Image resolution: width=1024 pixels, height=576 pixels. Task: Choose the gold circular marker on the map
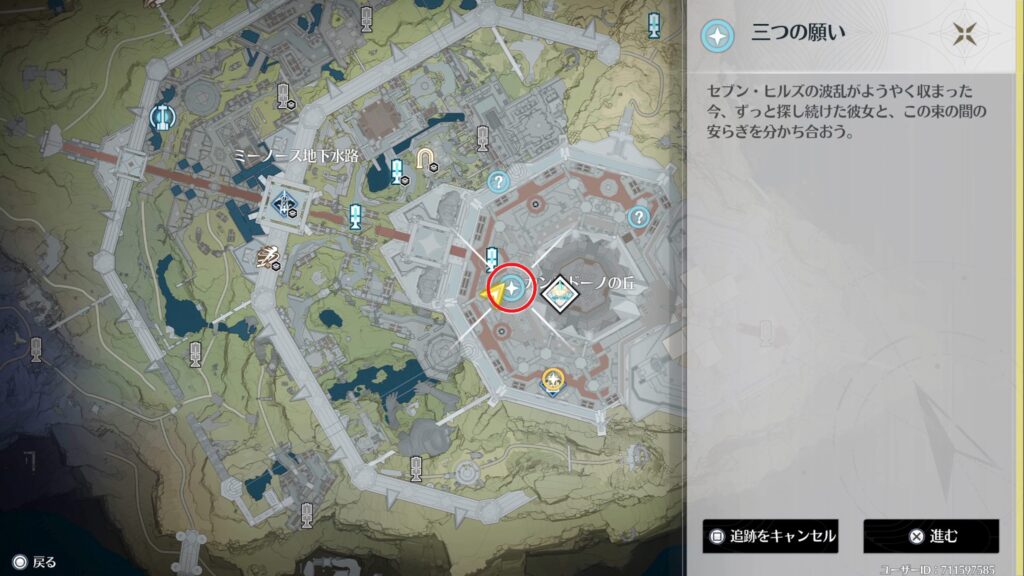point(551,379)
